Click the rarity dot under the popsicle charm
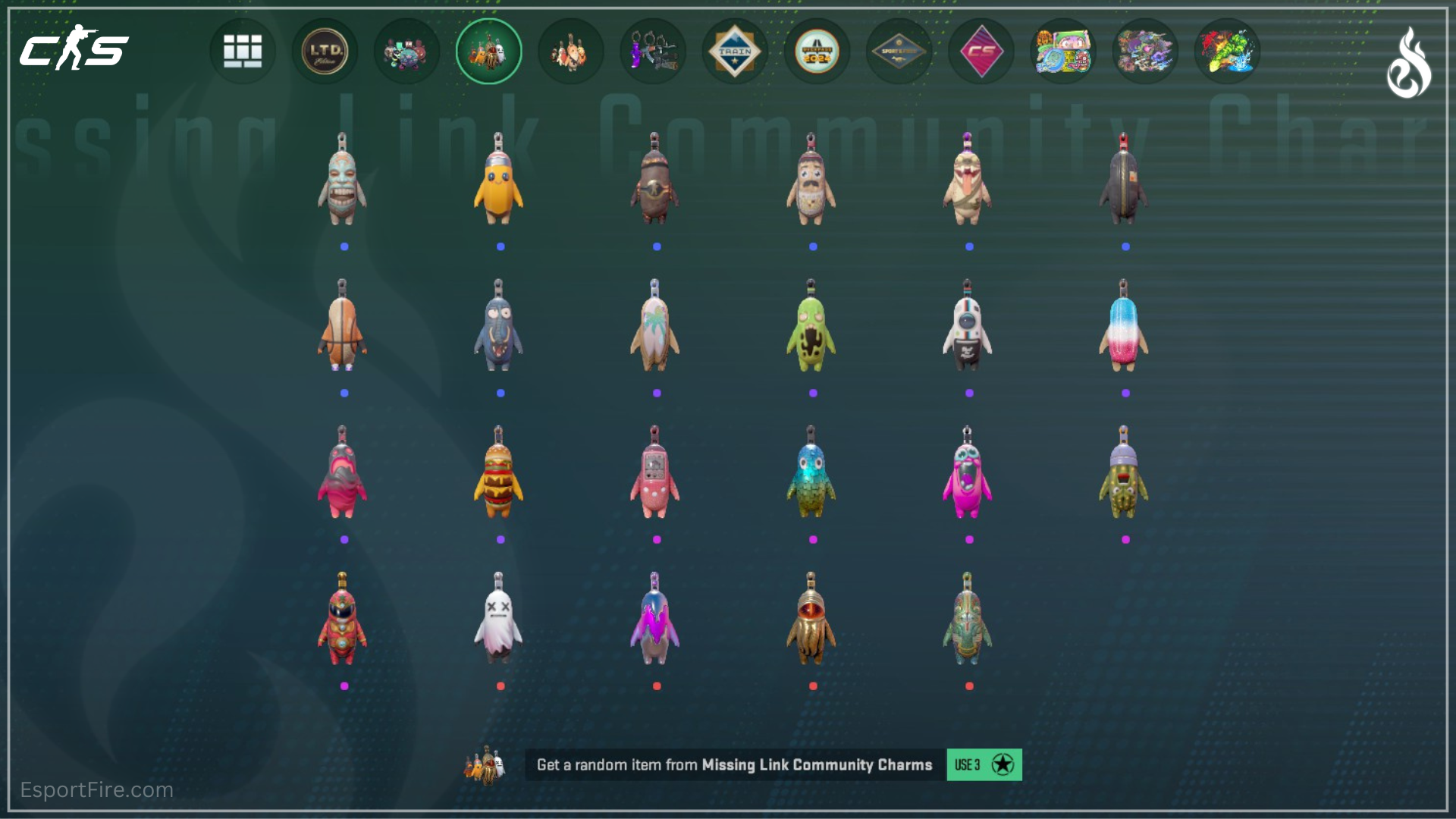 point(1127,393)
